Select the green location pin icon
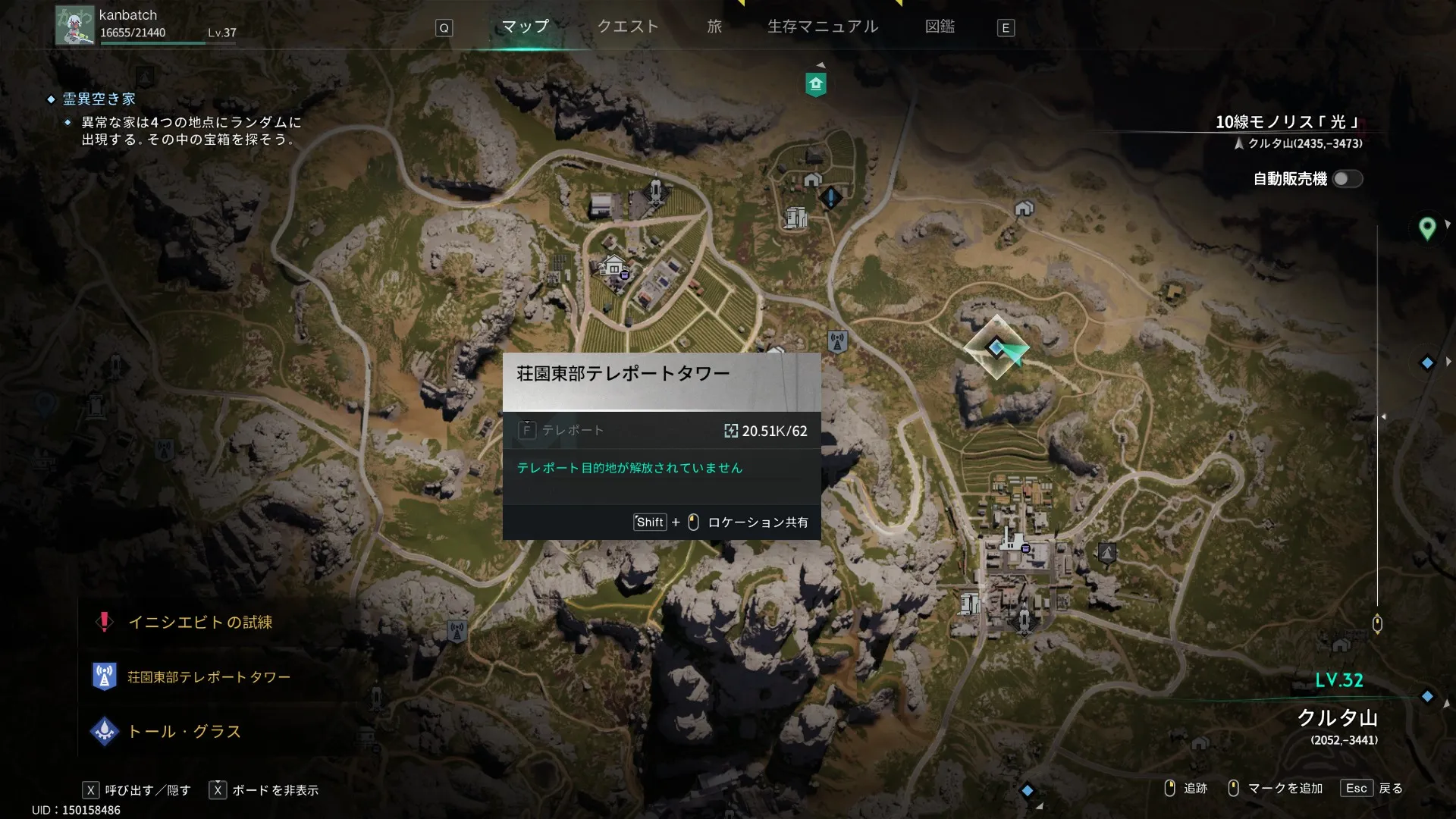Screen dimensions: 1456x819 click(1426, 227)
